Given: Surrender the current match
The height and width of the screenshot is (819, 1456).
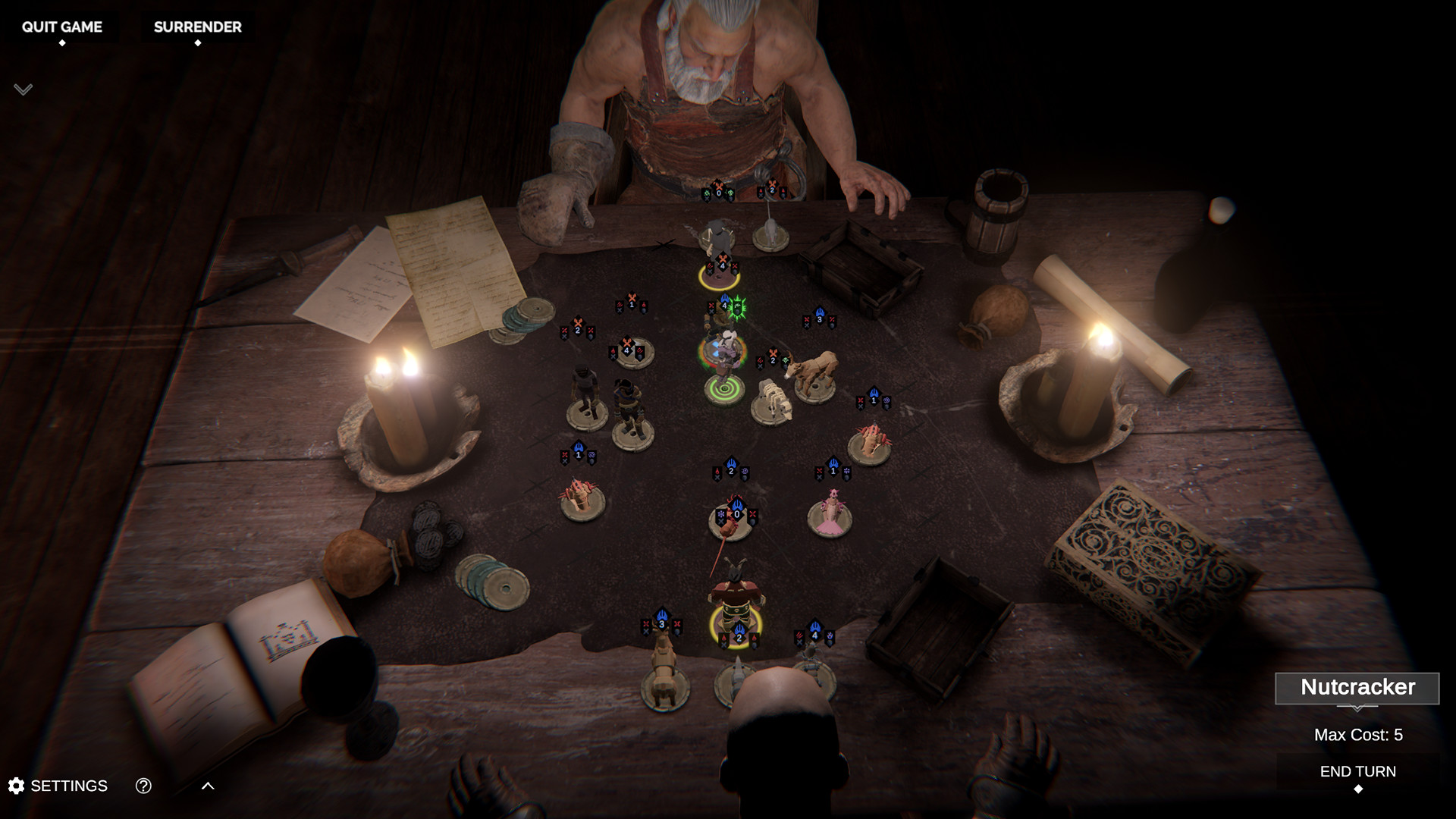Looking at the screenshot, I should [197, 27].
